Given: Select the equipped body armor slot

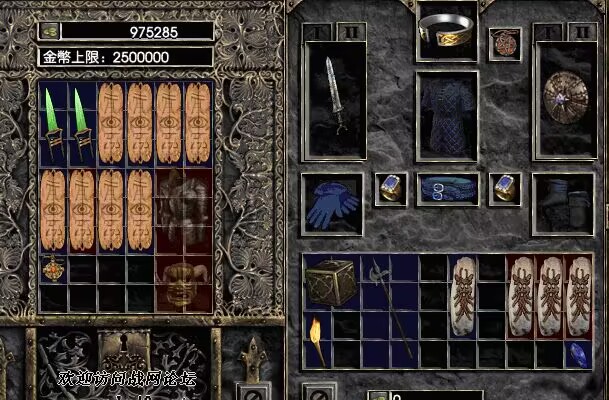Looking at the screenshot, I should [446, 114].
